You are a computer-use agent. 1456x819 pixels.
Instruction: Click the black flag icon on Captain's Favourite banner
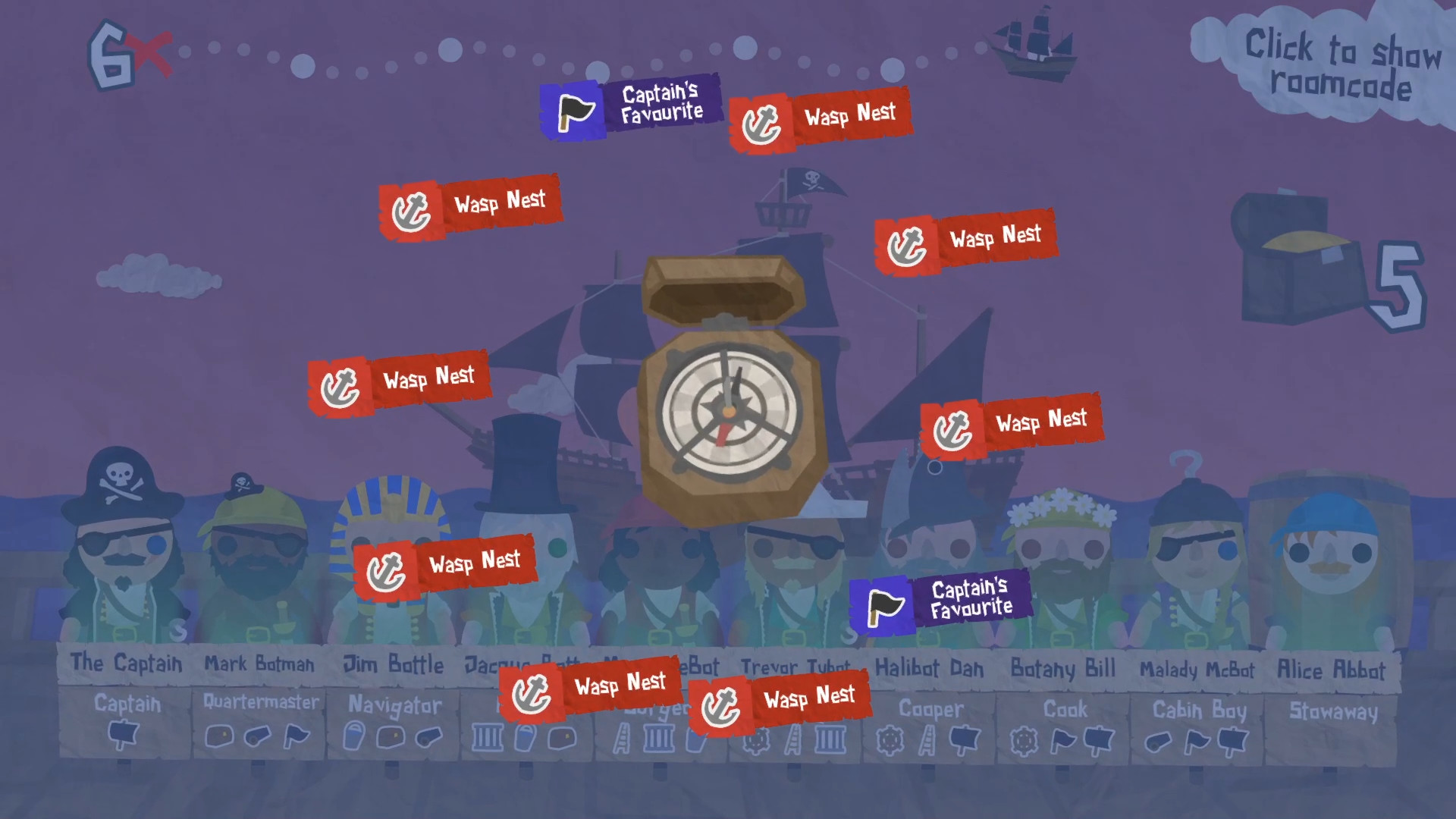click(x=574, y=112)
